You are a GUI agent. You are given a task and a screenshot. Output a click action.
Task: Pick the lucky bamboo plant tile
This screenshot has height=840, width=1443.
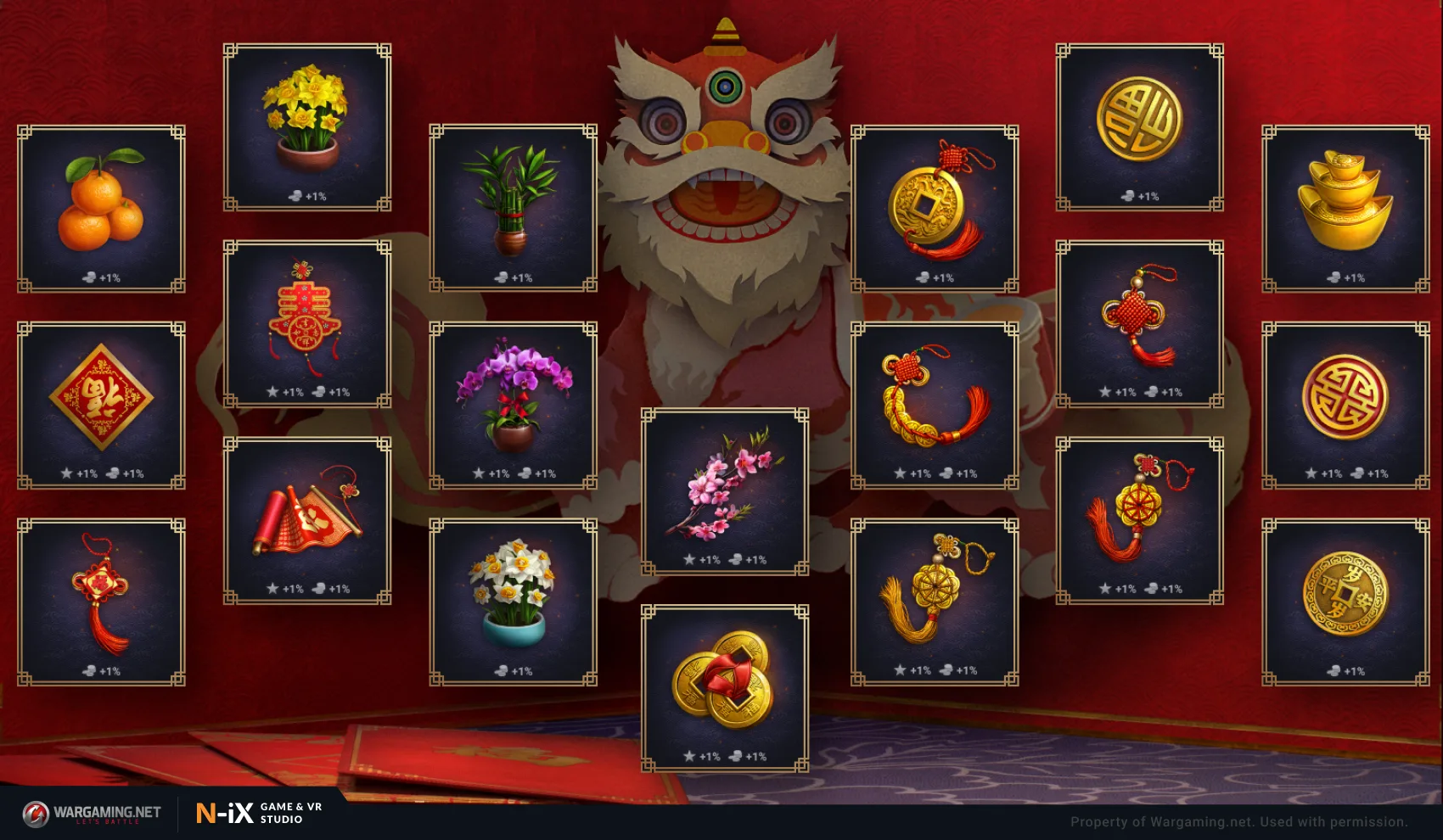tap(513, 209)
